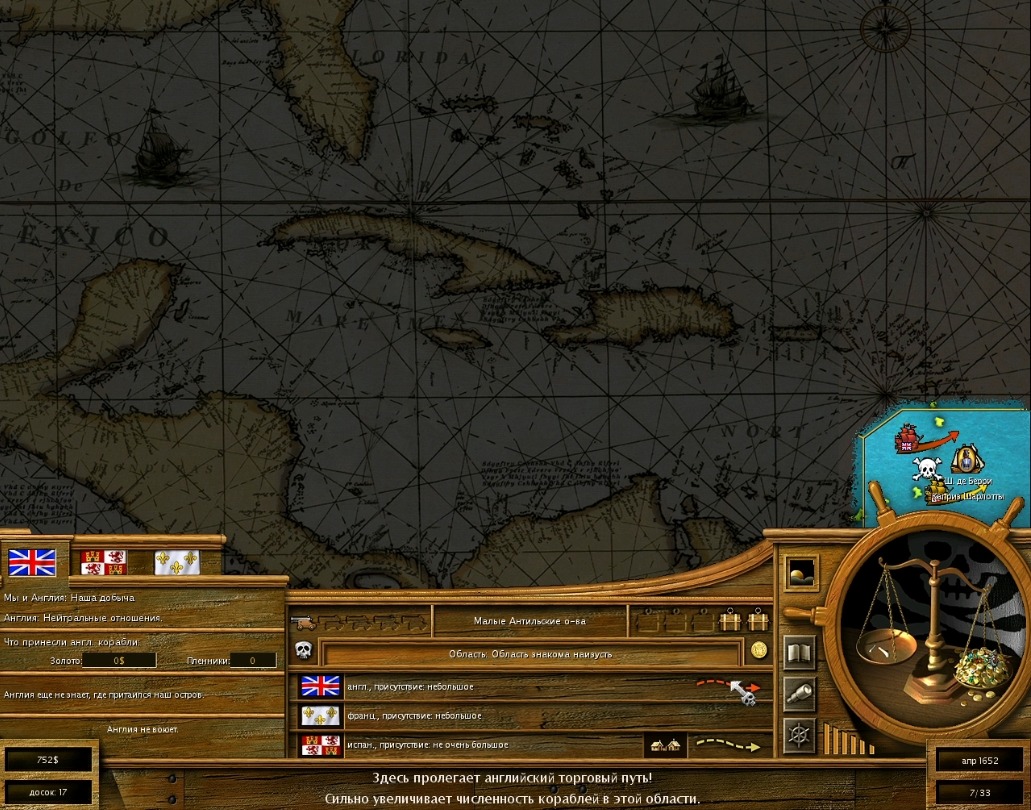Screen dimensions: 1031x810
Task: Switch to the French fleur-de-lis flag tab
Action: [x=176, y=562]
